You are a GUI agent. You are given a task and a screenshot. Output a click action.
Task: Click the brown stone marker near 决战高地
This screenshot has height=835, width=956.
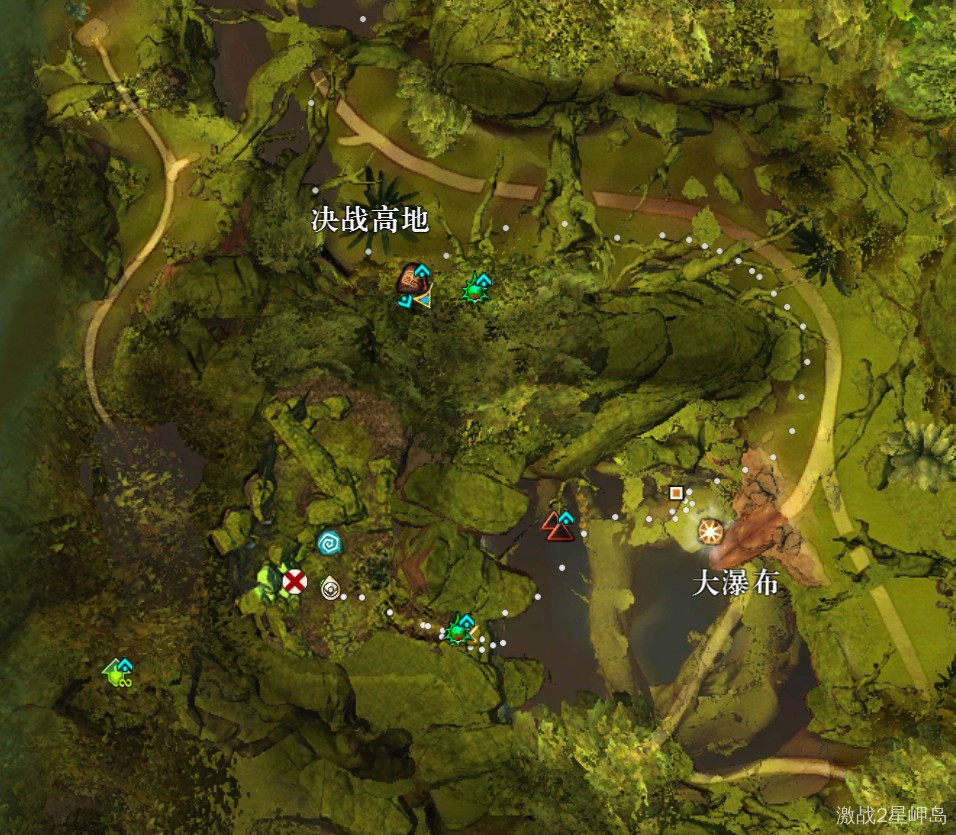tap(411, 280)
